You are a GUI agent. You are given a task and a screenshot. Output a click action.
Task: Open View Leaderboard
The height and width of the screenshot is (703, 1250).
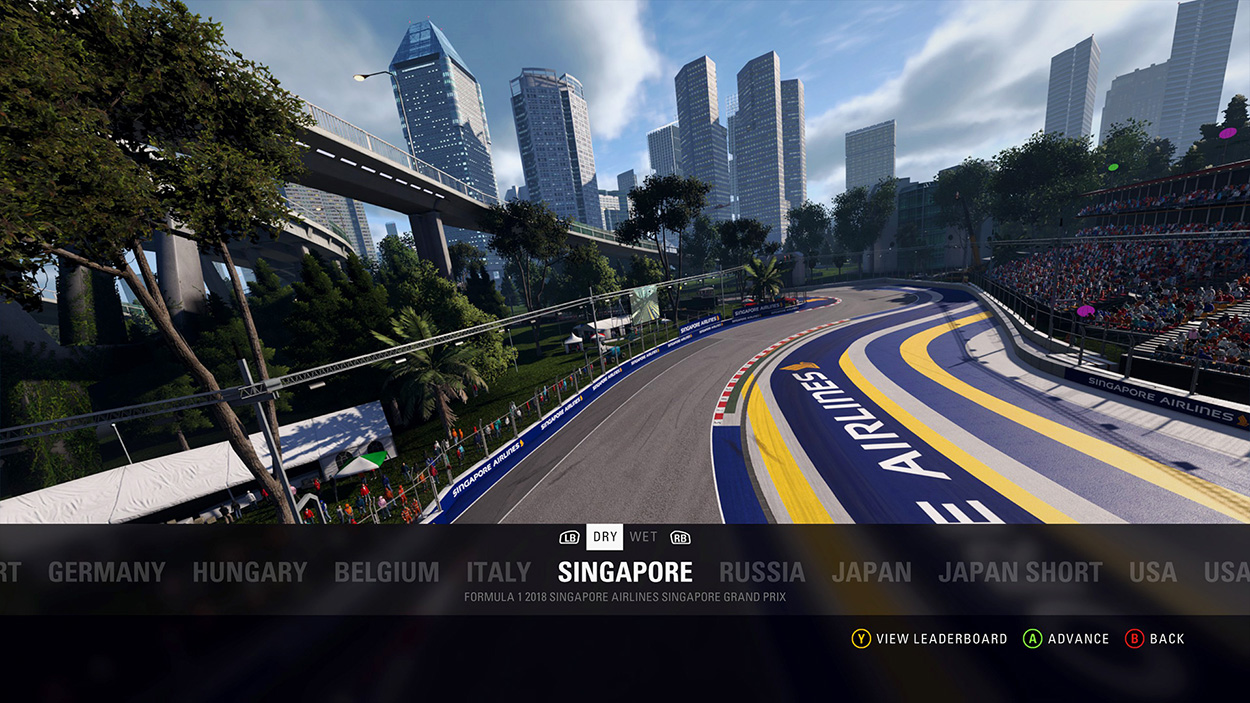[x=929, y=639]
